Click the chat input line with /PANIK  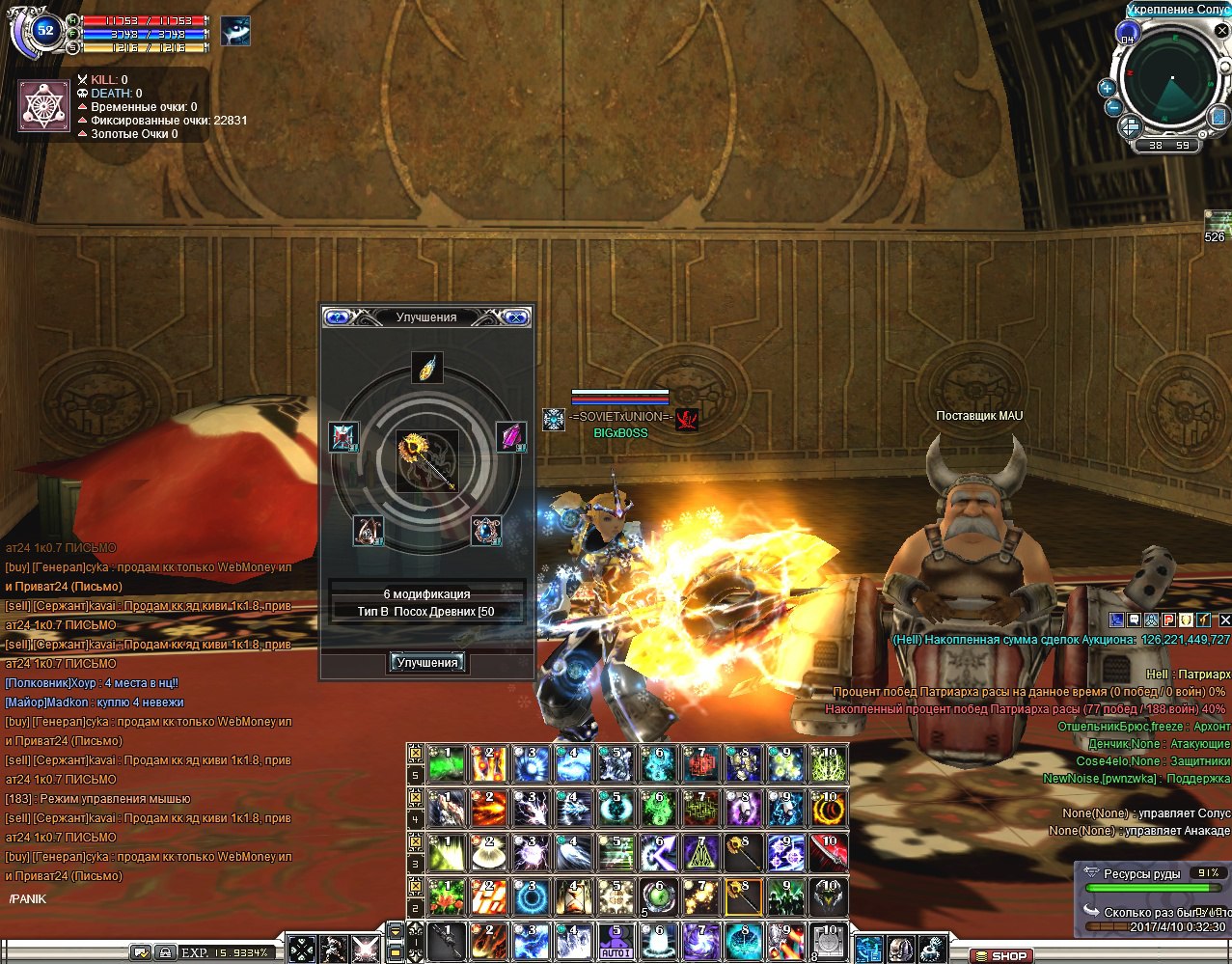pyautogui.click(x=145, y=899)
